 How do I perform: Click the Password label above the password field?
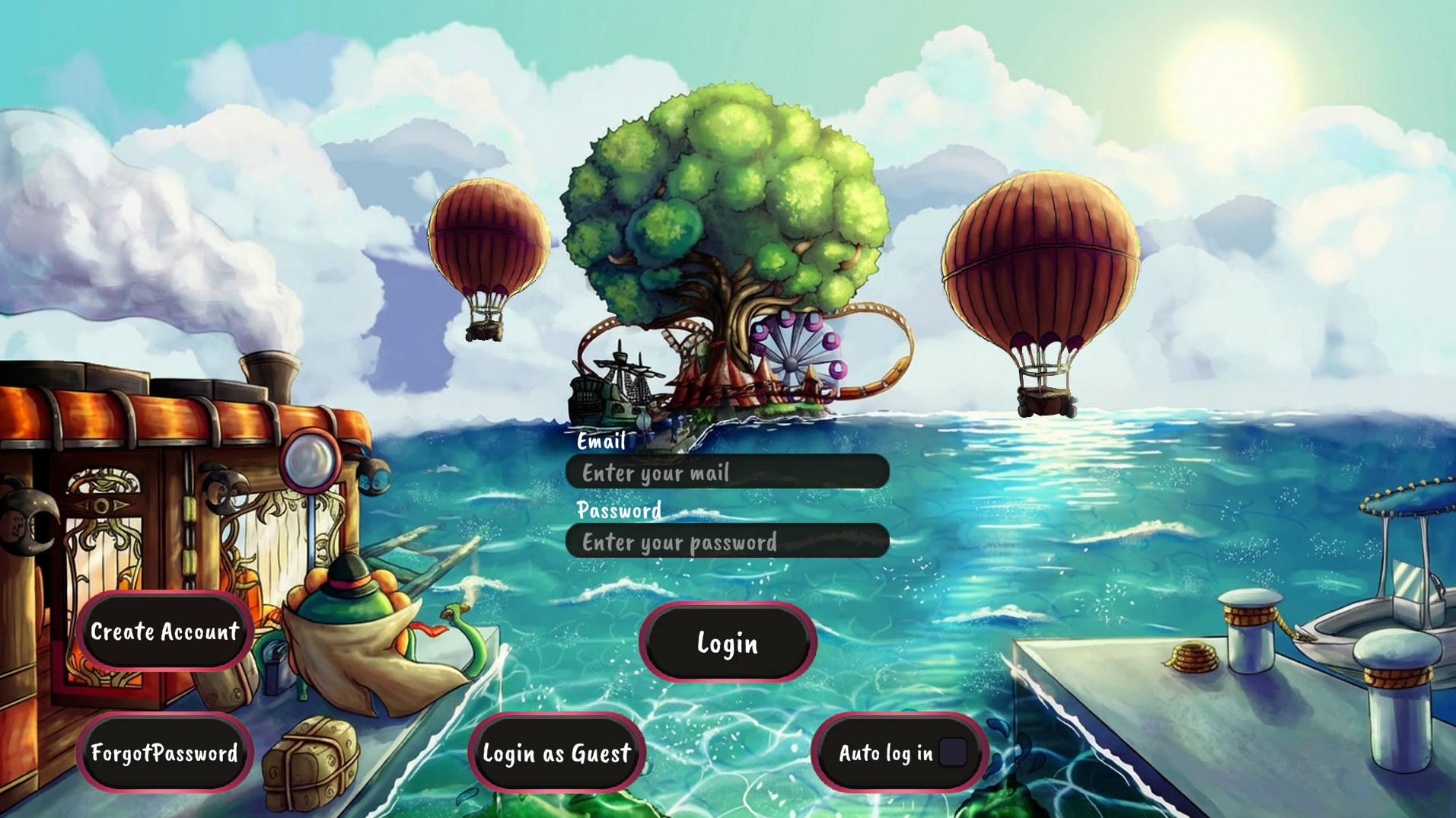coord(619,511)
